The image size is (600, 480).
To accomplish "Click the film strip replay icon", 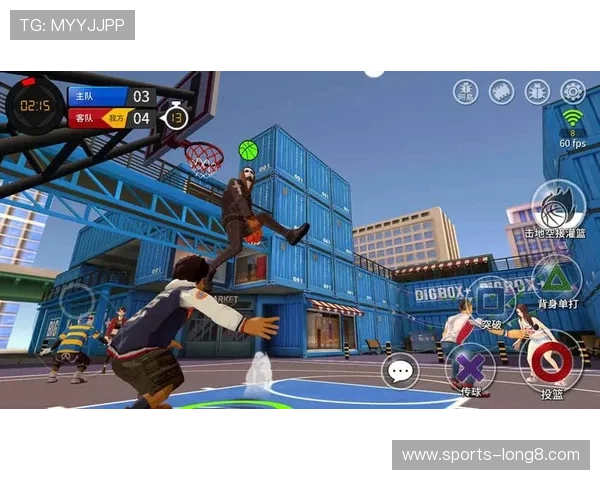I will point(501,91).
